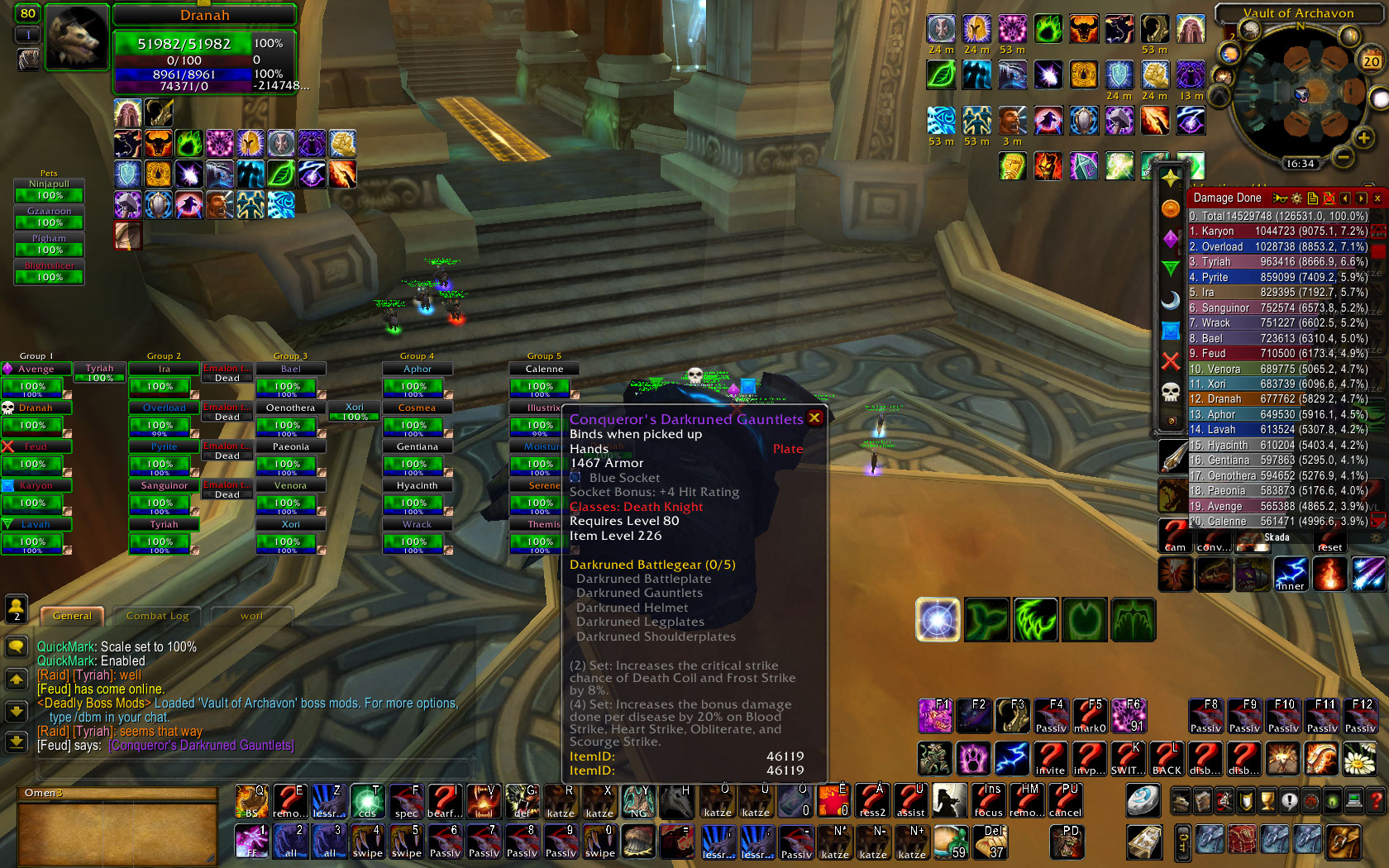1389x868 pixels.
Task: Click the inner ability icon near the Skada window
Action: coord(1291,573)
